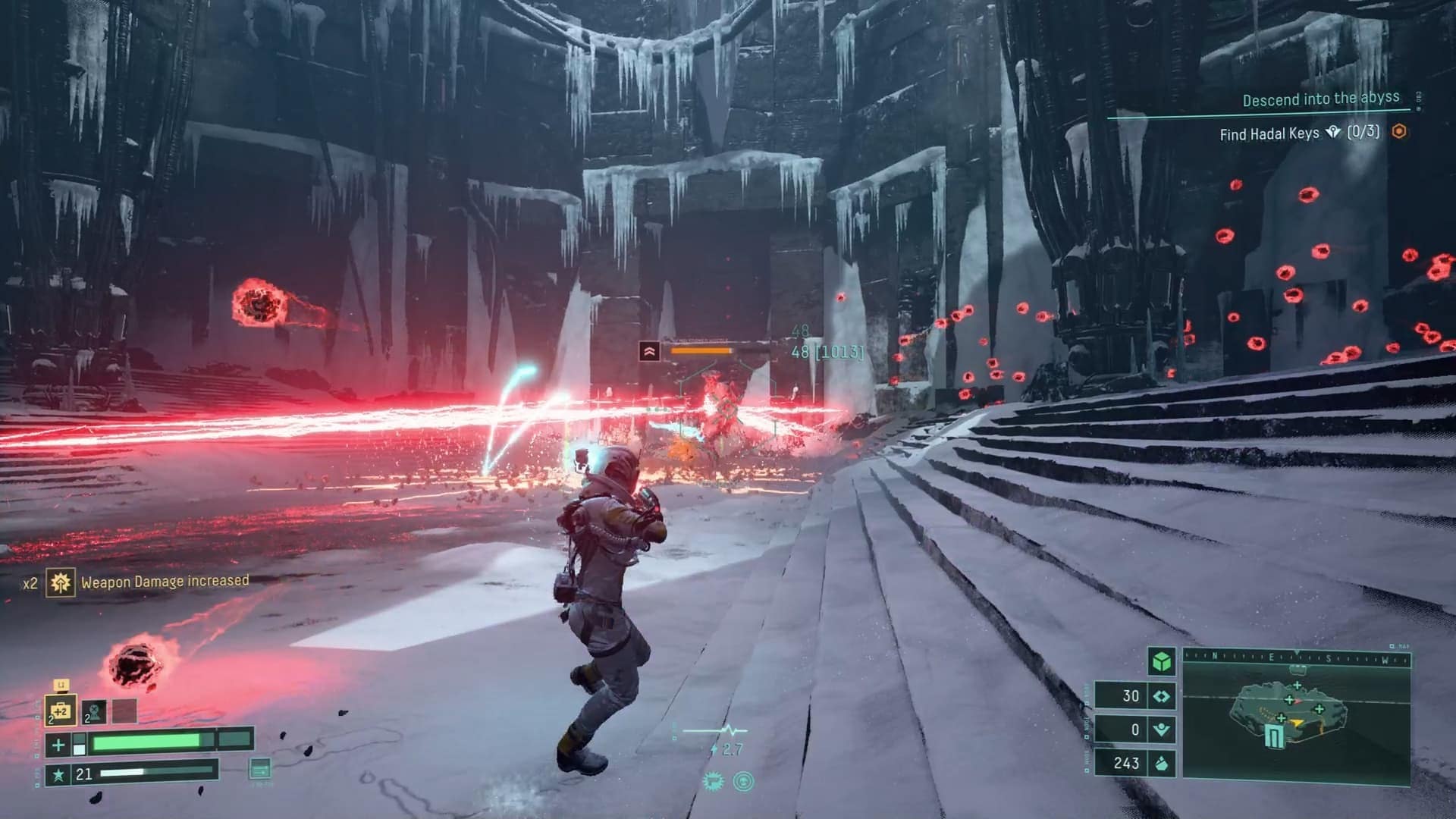Select the second consumable slot with count 2
The image size is (1456, 819).
(93, 711)
